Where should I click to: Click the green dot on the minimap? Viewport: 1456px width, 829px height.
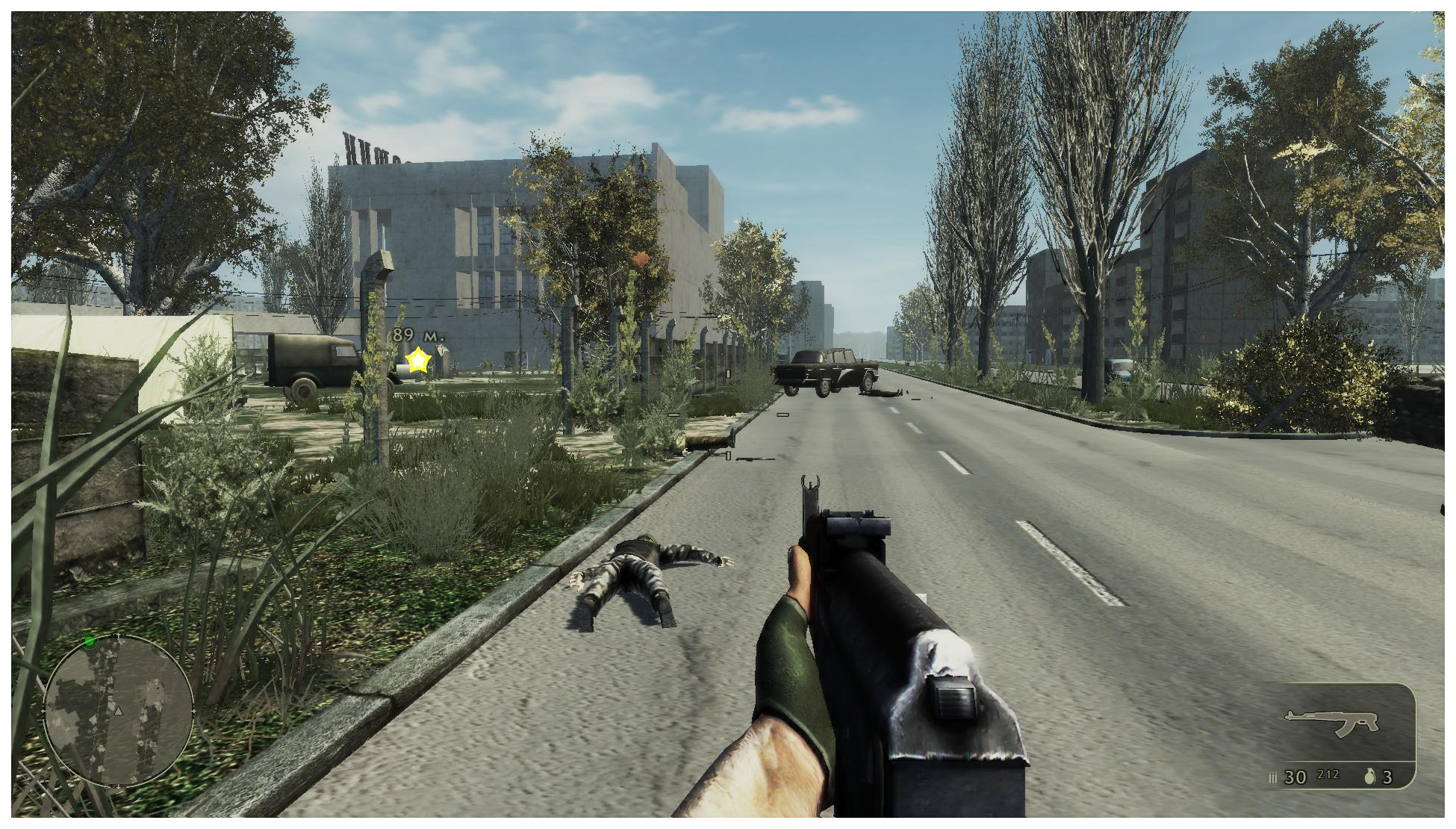tap(90, 641)
